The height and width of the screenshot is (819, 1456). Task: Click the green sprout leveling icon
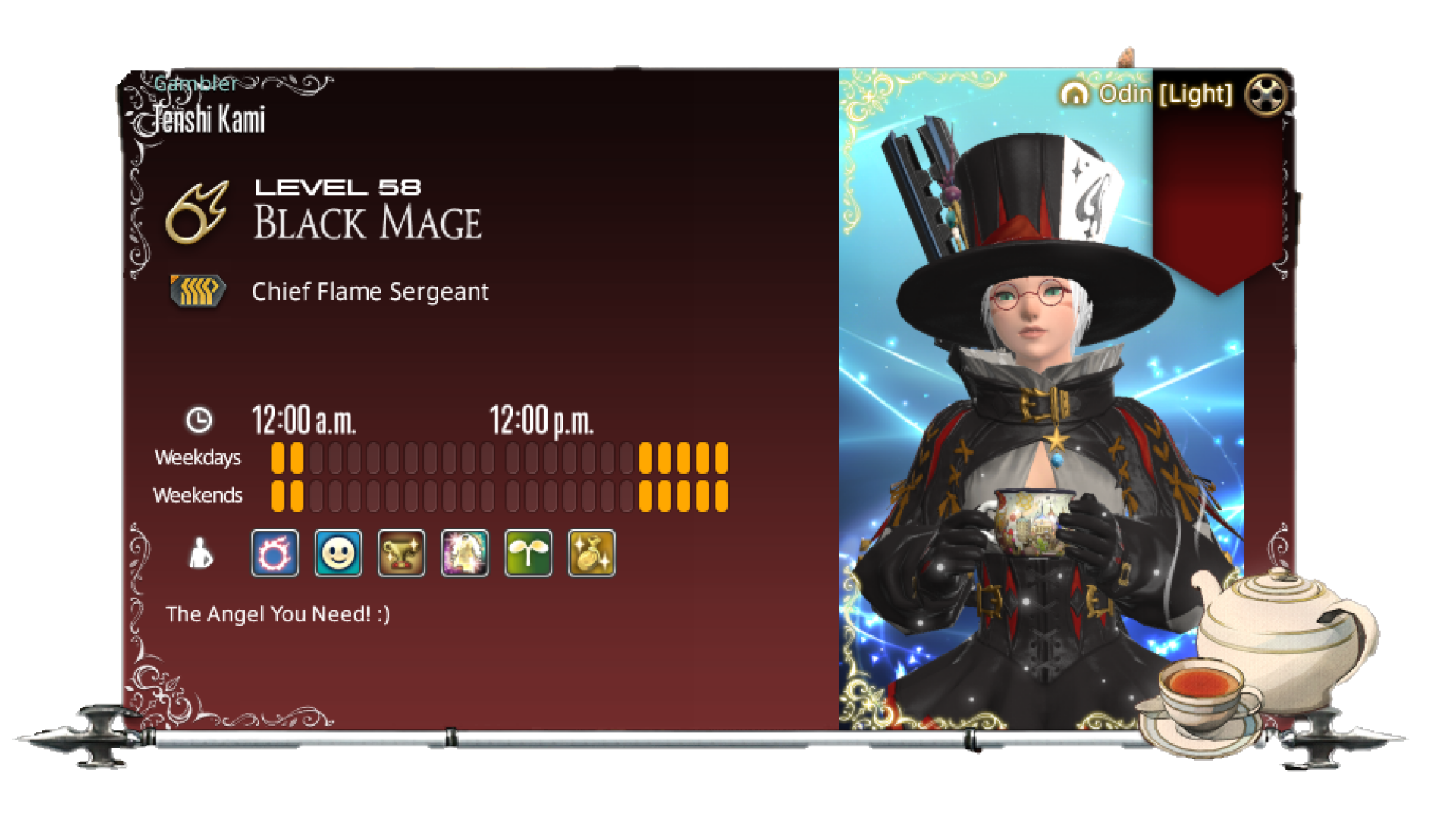[528, 551]
